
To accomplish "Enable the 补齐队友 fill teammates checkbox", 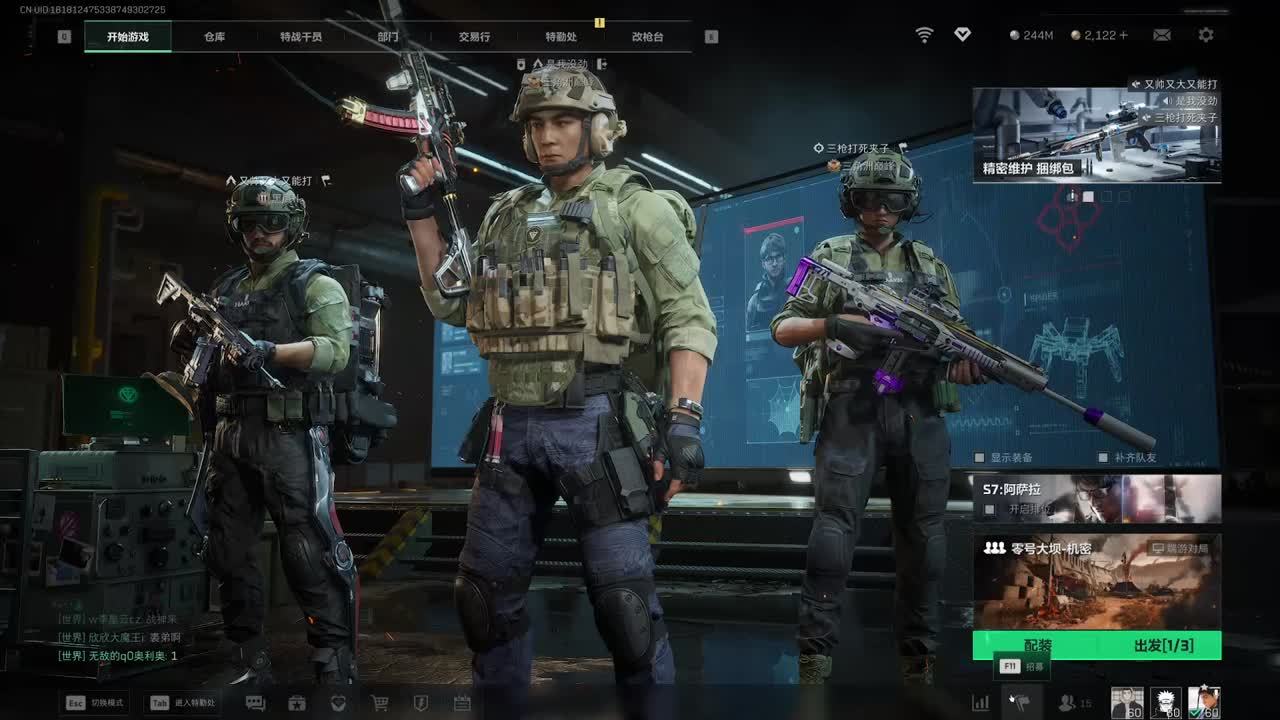I will [1104, 458].
